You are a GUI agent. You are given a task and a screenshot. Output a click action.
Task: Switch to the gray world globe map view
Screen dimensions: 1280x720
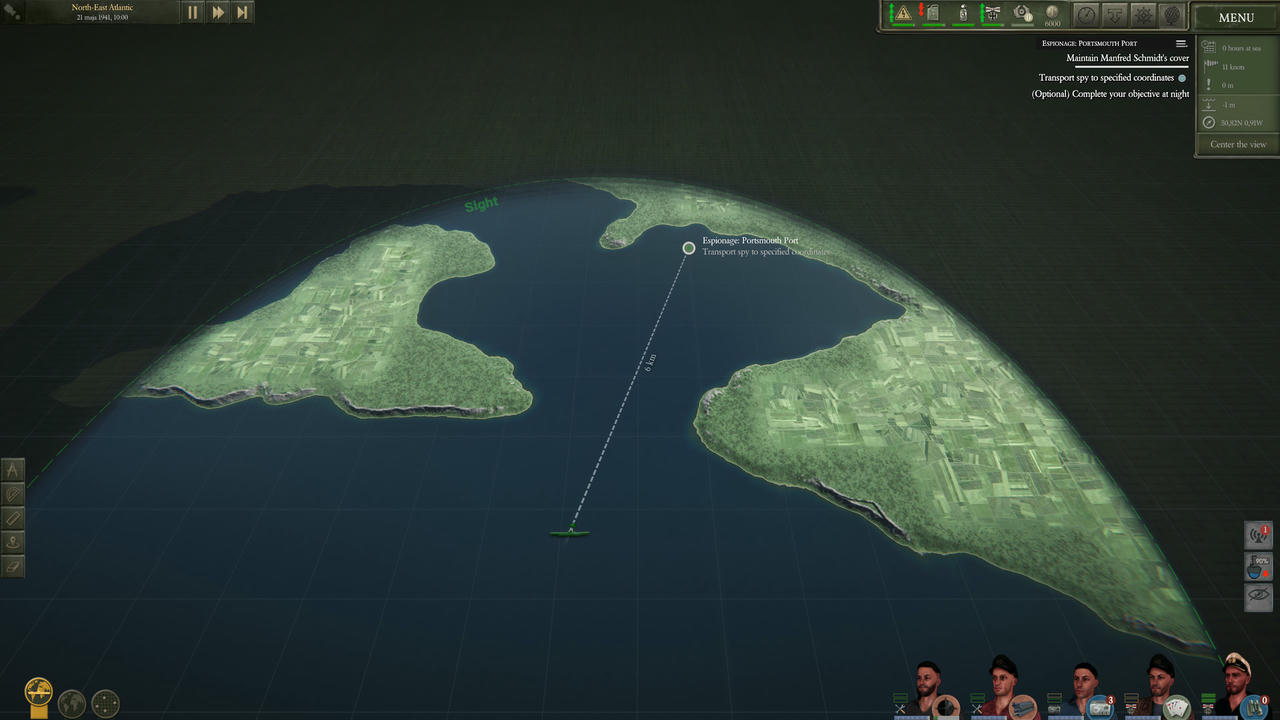(x=72, y=703)
